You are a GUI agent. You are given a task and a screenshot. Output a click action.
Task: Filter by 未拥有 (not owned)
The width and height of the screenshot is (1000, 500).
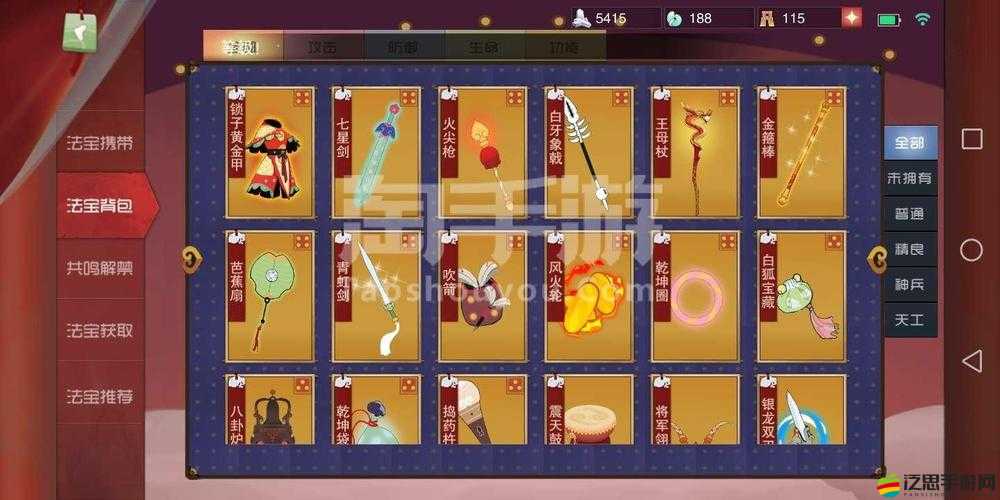tap(910, 179)
